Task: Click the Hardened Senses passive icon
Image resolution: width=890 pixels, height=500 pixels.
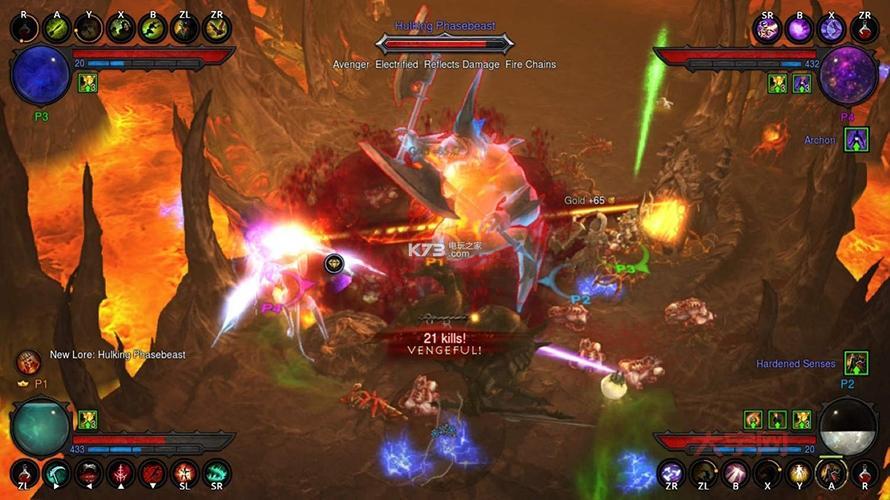Action: 855,363
